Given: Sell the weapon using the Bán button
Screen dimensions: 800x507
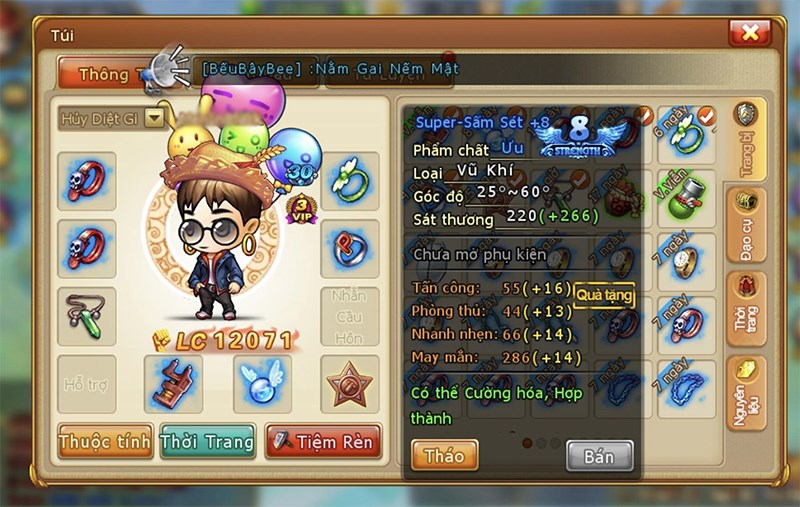Looking at the screenshot, I should pos(599,456).
